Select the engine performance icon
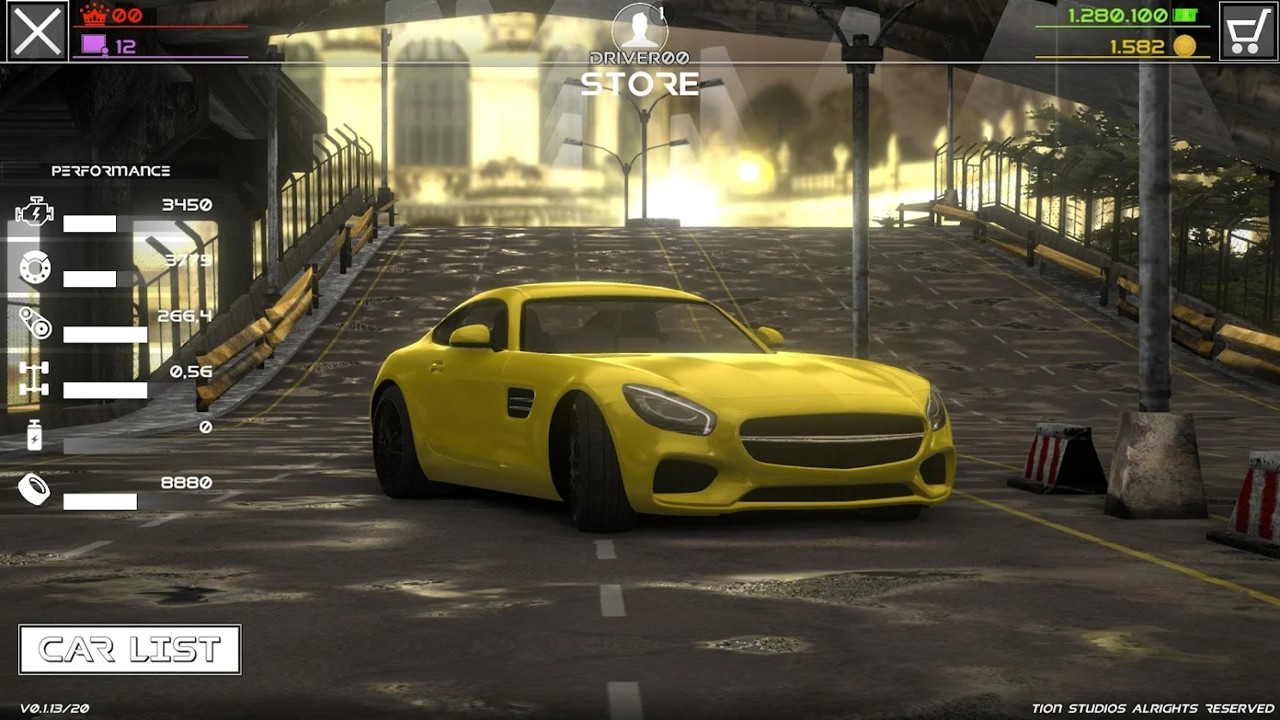This screenshot has height=720, width=1280. coord(34,212)
